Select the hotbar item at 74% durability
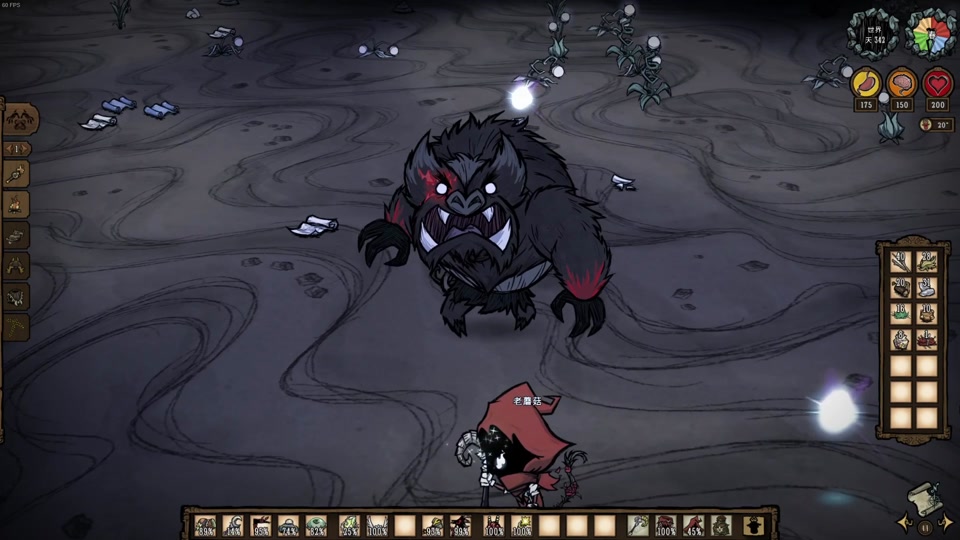This screenshot has width=960, height=540. click(x=288, y=525)
